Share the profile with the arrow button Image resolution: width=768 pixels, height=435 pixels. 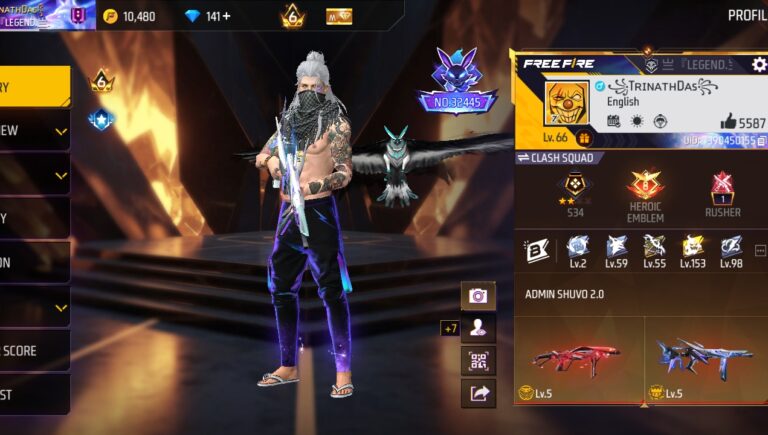[x=478, y=393]
